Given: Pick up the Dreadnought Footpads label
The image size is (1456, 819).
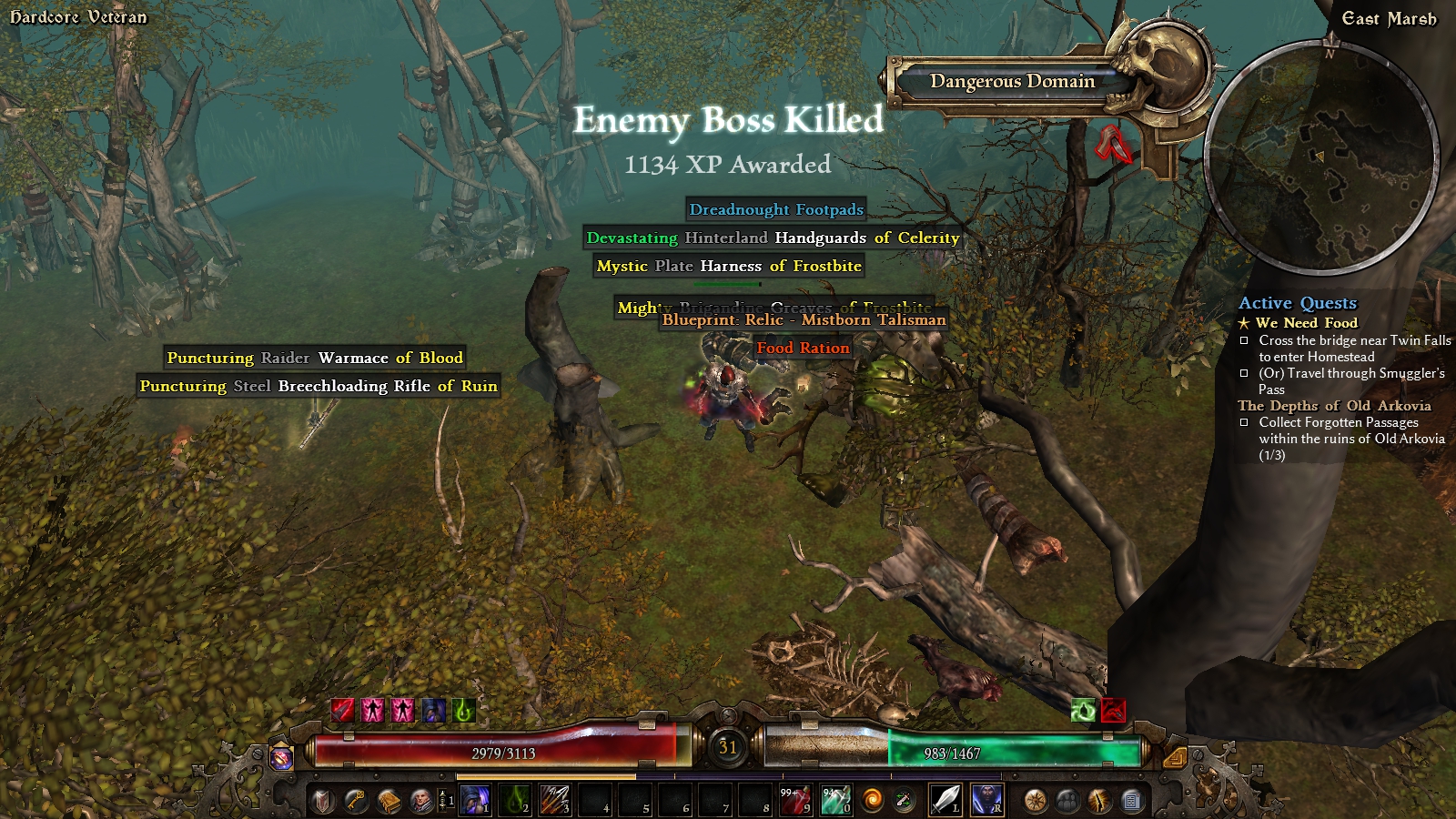Looking at the screenshot, I should pos(776,209).
